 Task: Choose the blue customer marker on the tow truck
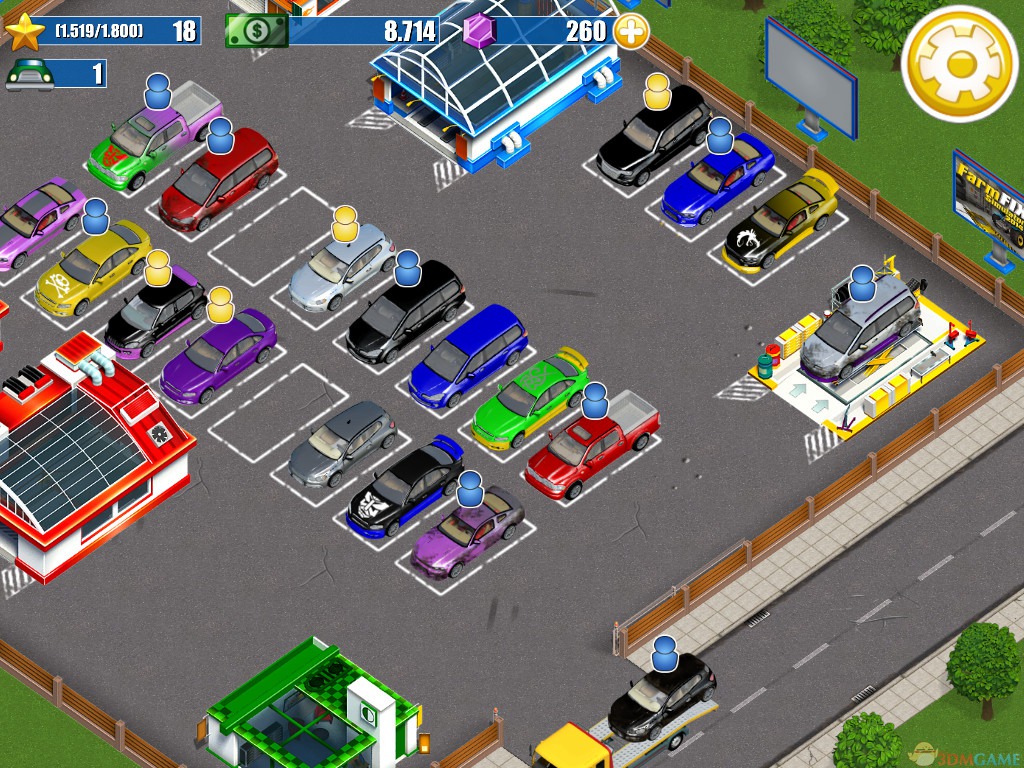(x=665, y=655)
